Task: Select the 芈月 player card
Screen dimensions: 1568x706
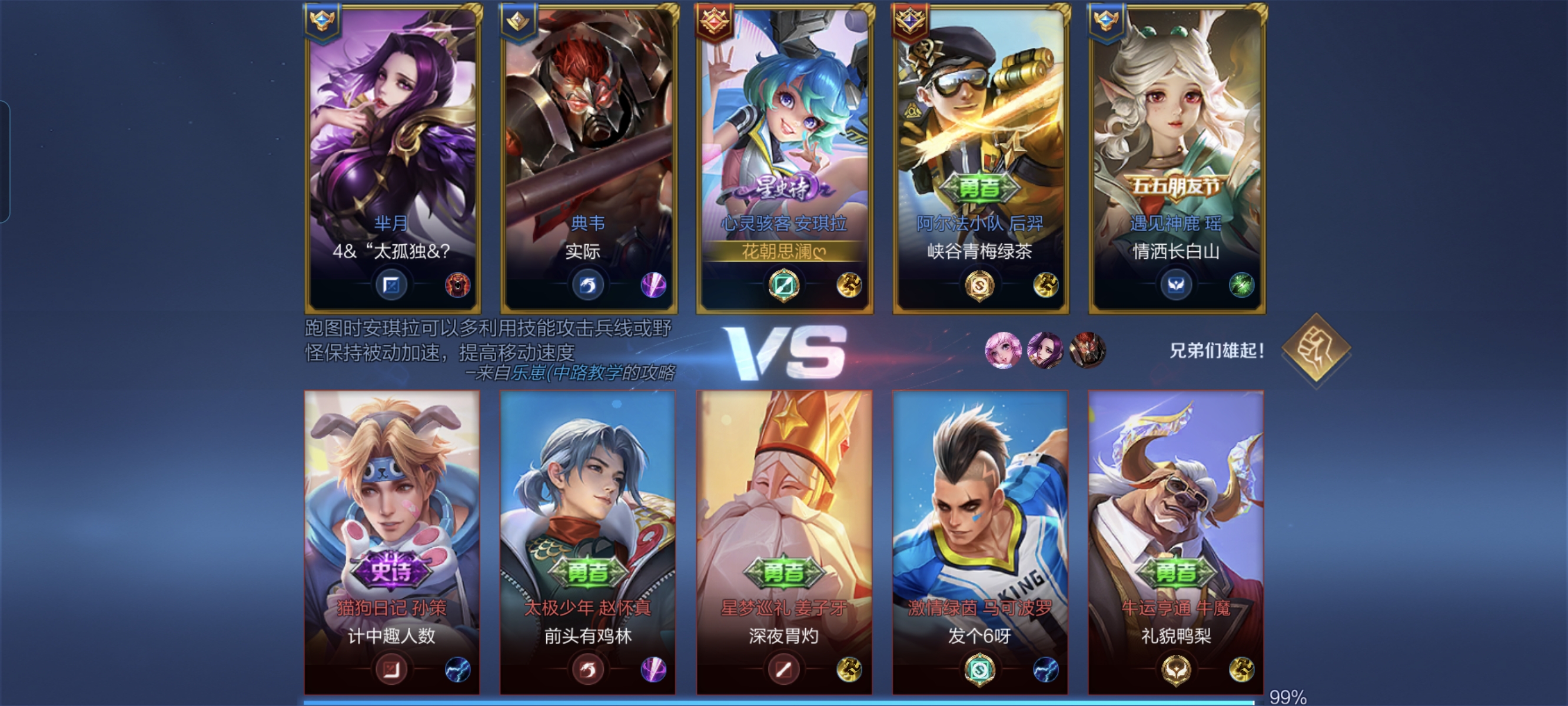Action: tap(393, 158)
